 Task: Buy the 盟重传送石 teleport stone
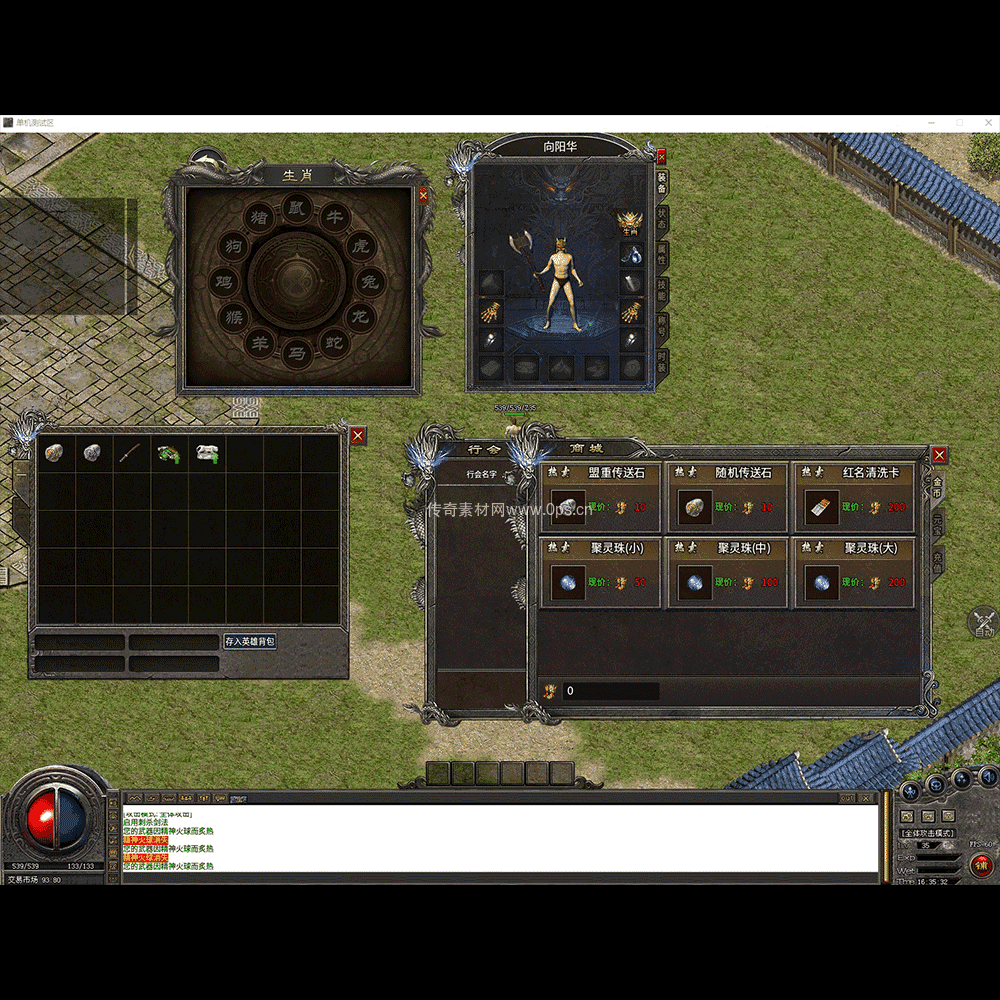(x=568, y=508)
